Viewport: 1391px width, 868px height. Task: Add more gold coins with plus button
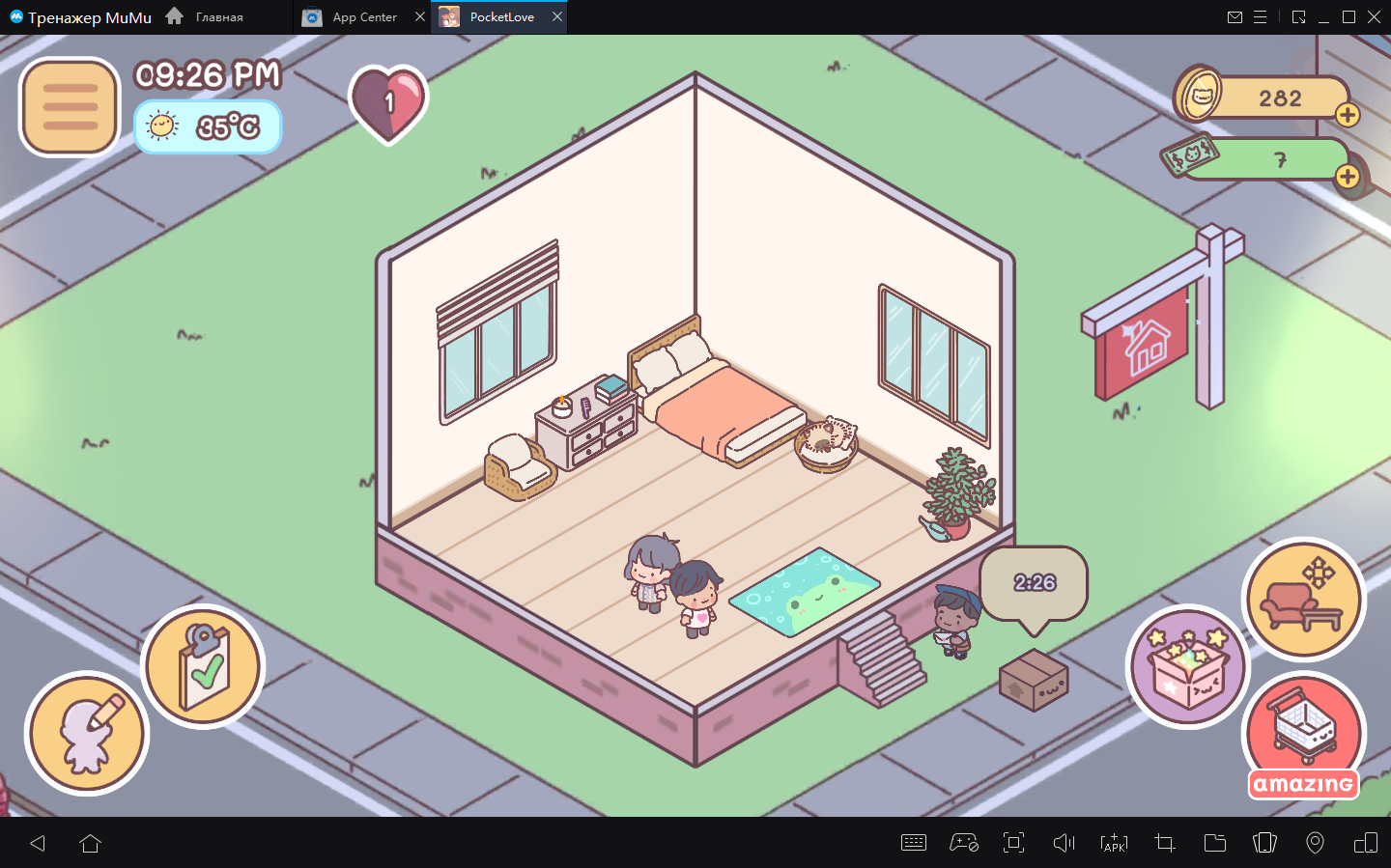click(x=1348, y=116)
